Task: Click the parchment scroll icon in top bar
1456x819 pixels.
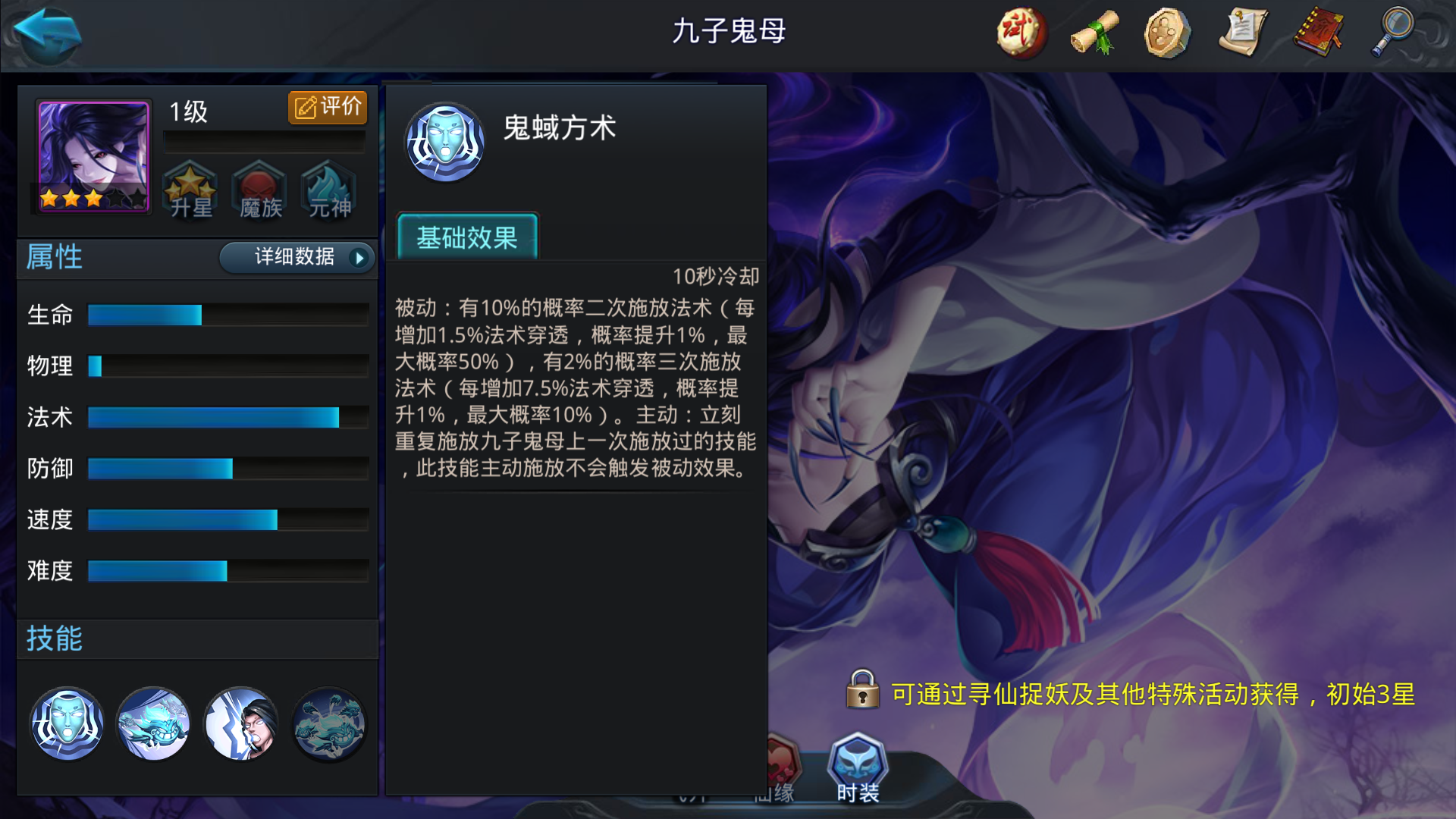Action: pyautogui.click(x=1244, y=32)
